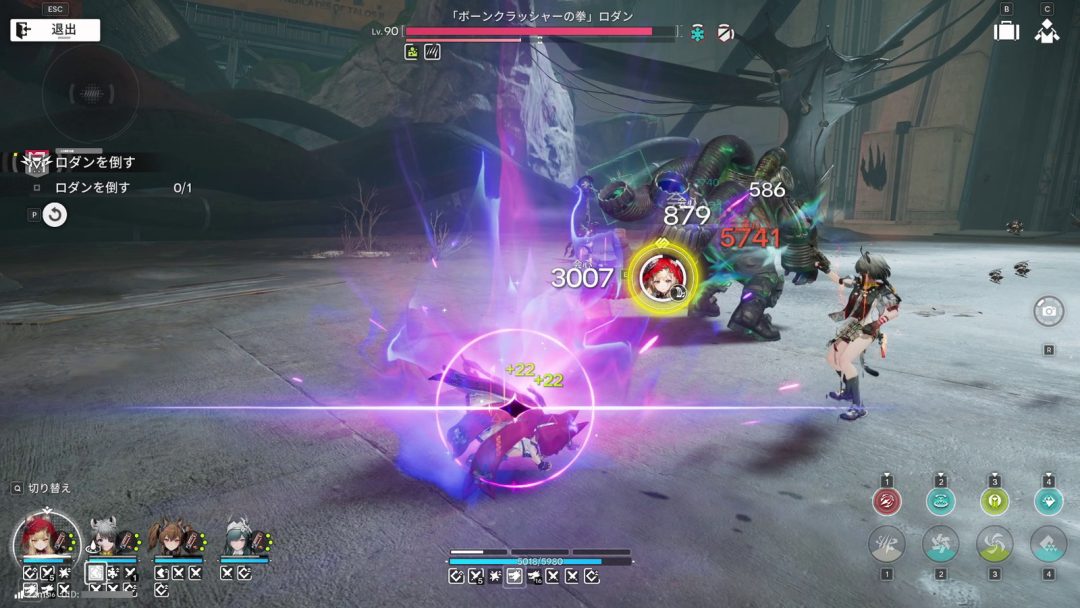This screenshot has width=1080, height=608.
Task: Click the 切り替え switch label
Action: (48, 488)
